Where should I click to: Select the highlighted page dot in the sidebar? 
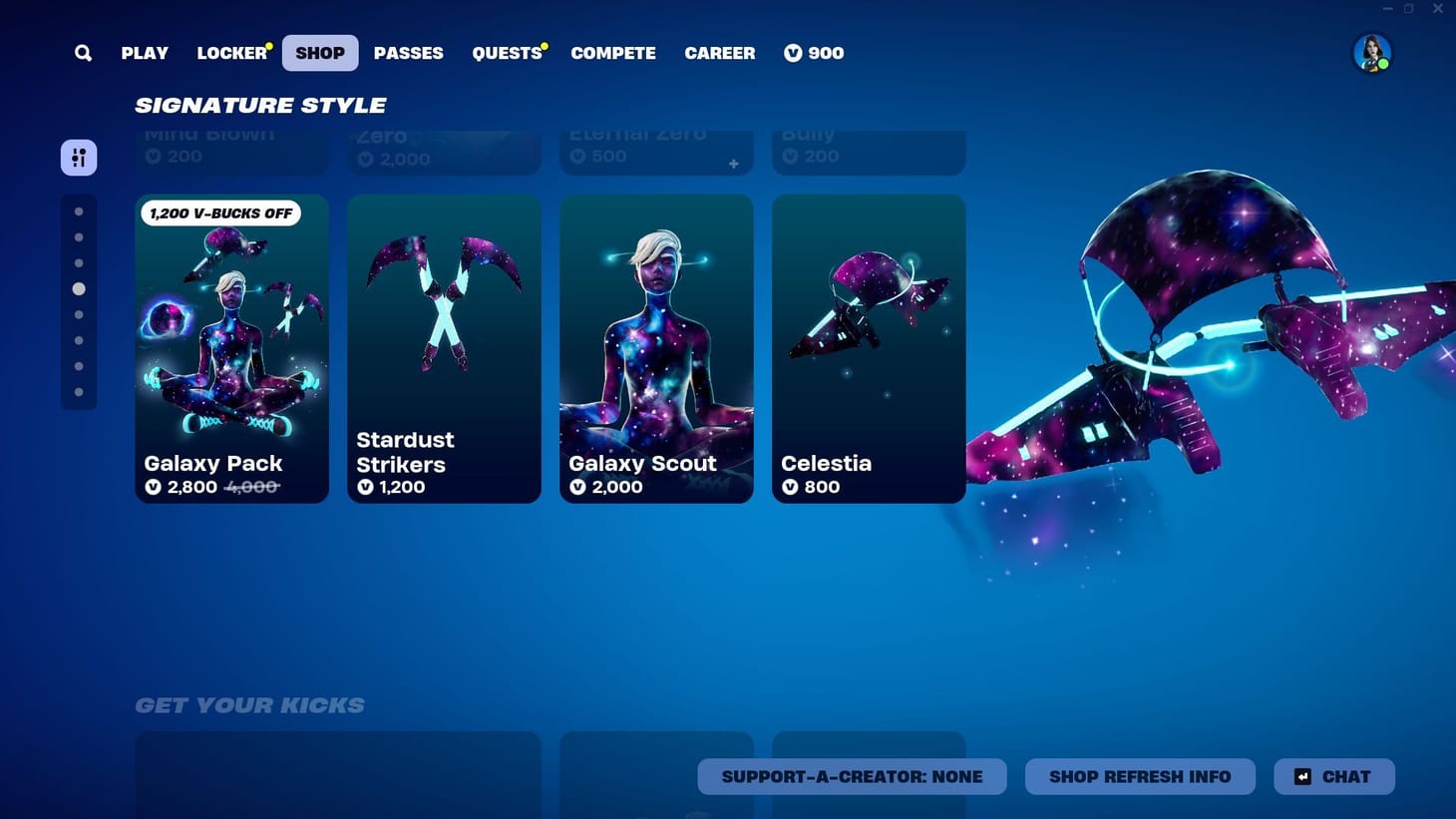click(80, 288)
